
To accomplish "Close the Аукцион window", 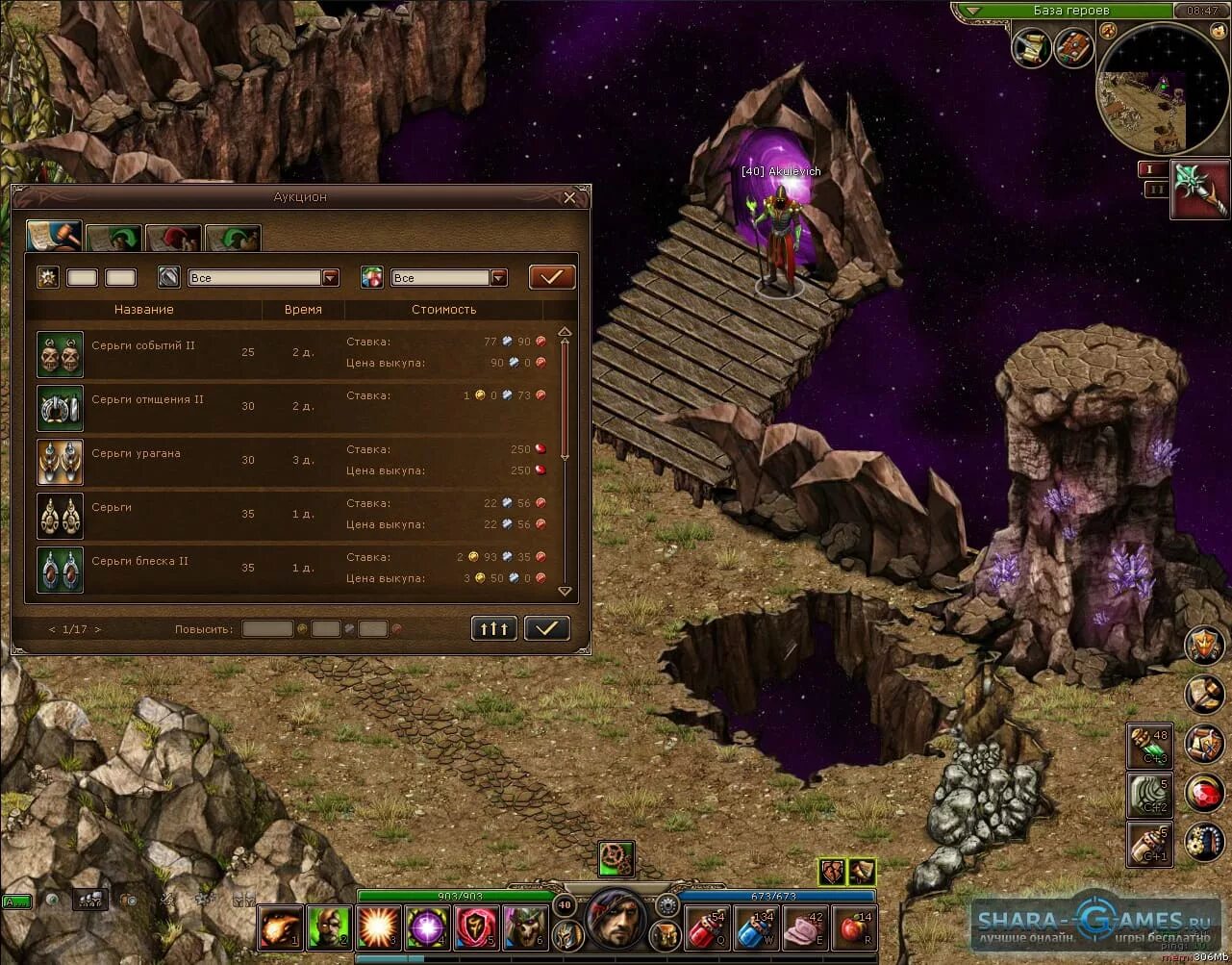I will 569,197.
